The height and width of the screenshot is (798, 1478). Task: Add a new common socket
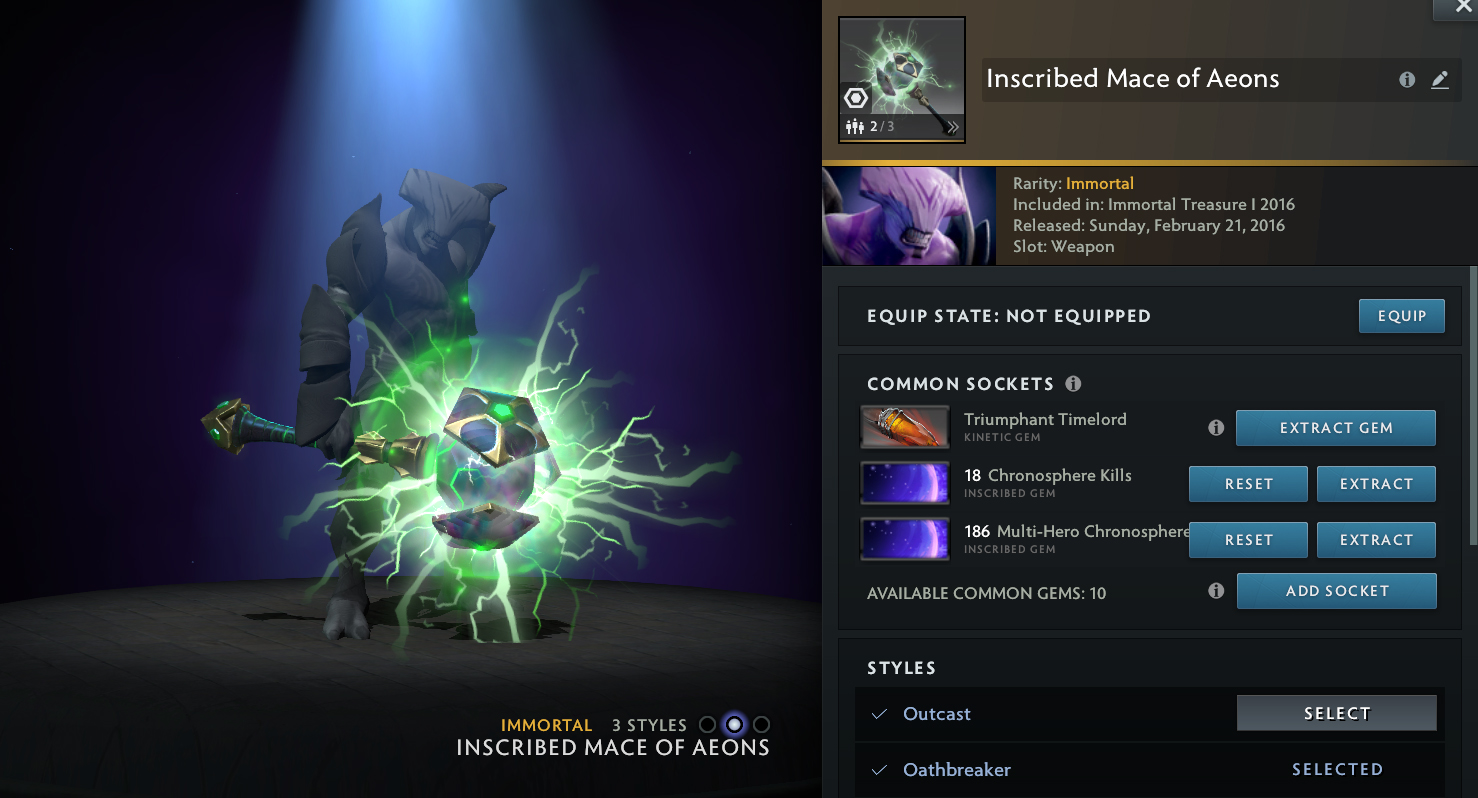click(x=1336, y=591)
